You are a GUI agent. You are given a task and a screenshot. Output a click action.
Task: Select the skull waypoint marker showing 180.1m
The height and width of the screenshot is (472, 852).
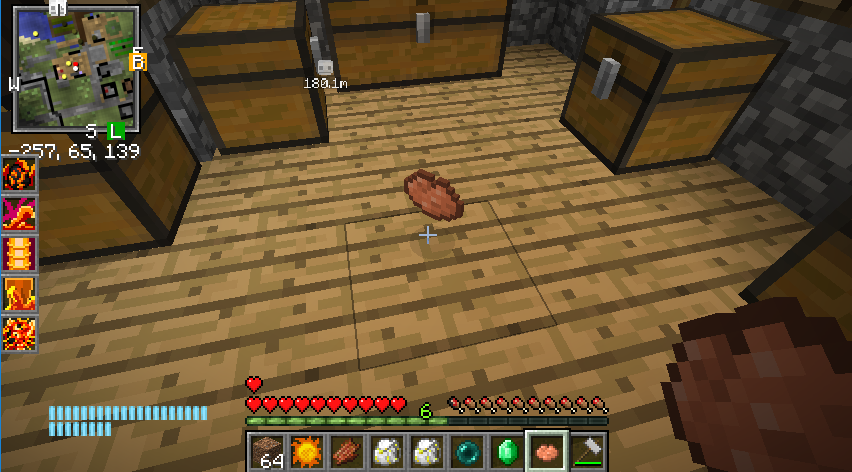tap(324, 68)
